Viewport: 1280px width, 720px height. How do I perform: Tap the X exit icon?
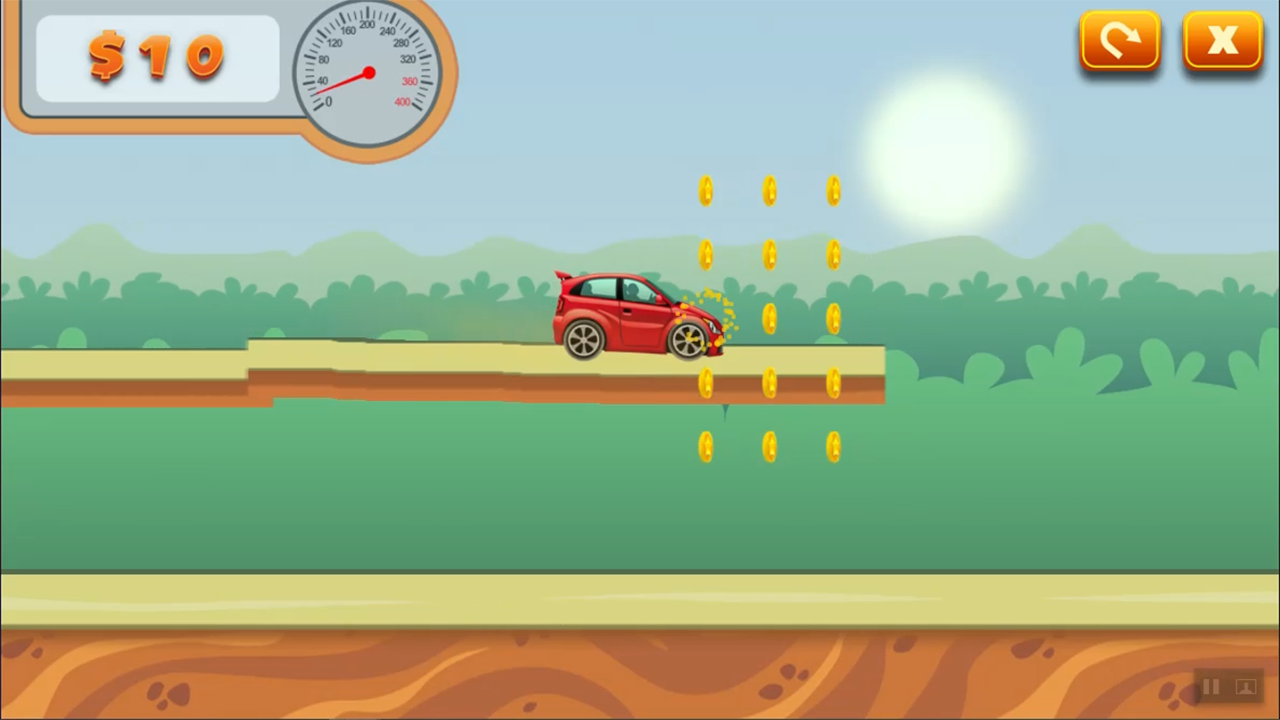1222,40
